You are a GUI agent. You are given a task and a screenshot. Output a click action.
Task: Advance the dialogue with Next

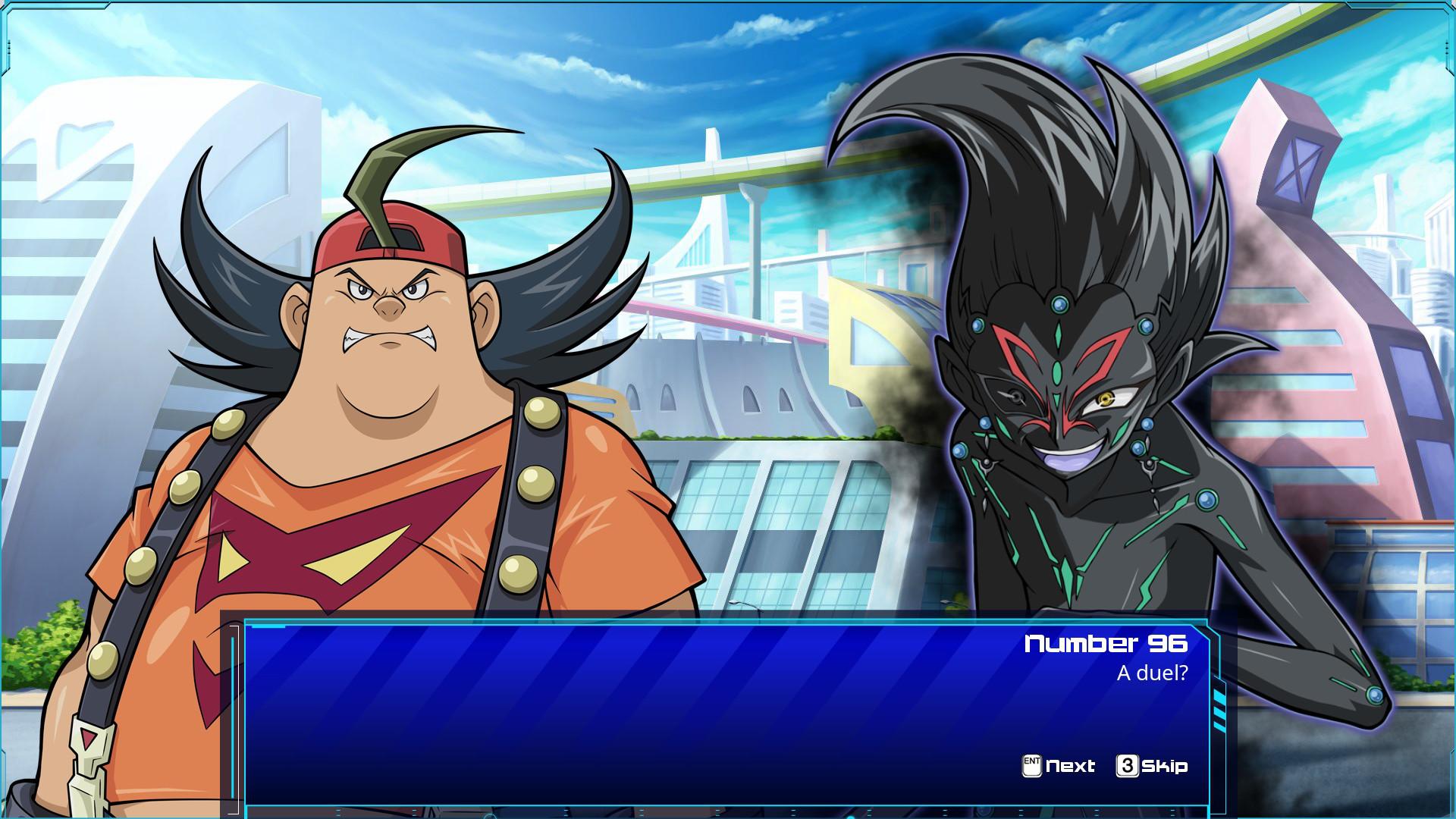(1069, 766)
